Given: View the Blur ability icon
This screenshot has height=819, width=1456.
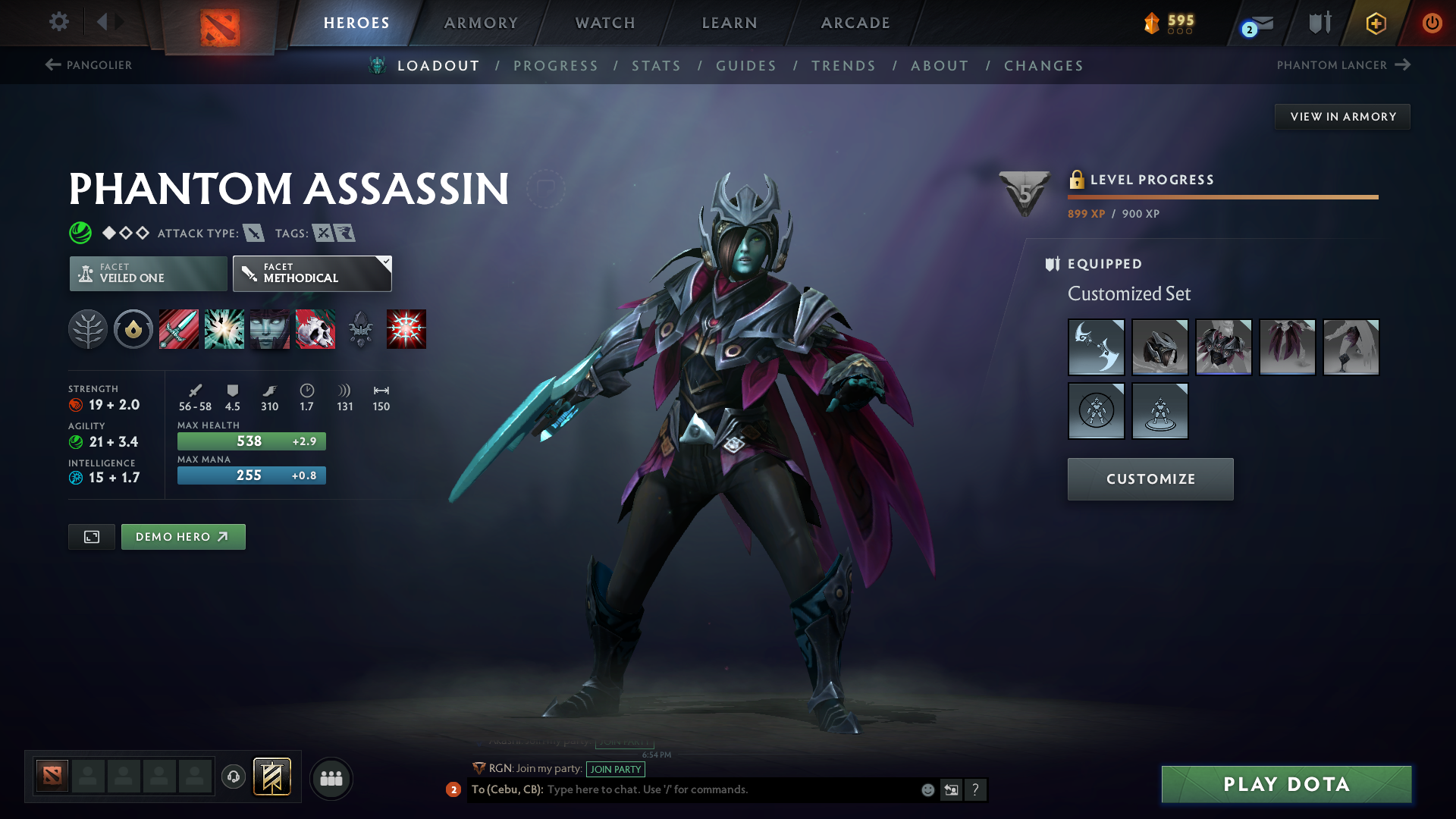Looking at the screenshot, I should coord(269,329).
